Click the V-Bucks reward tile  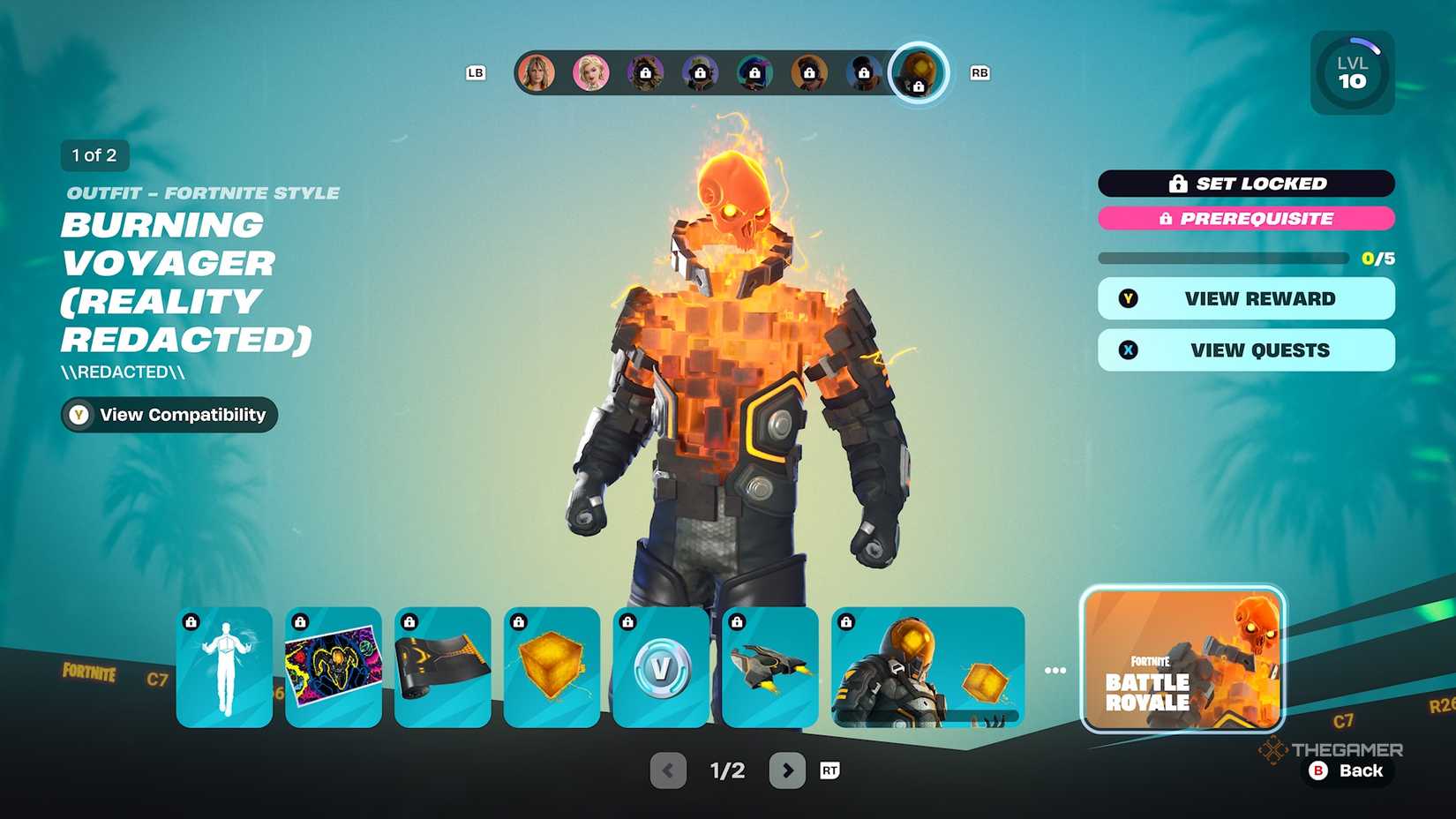point(661,668)
